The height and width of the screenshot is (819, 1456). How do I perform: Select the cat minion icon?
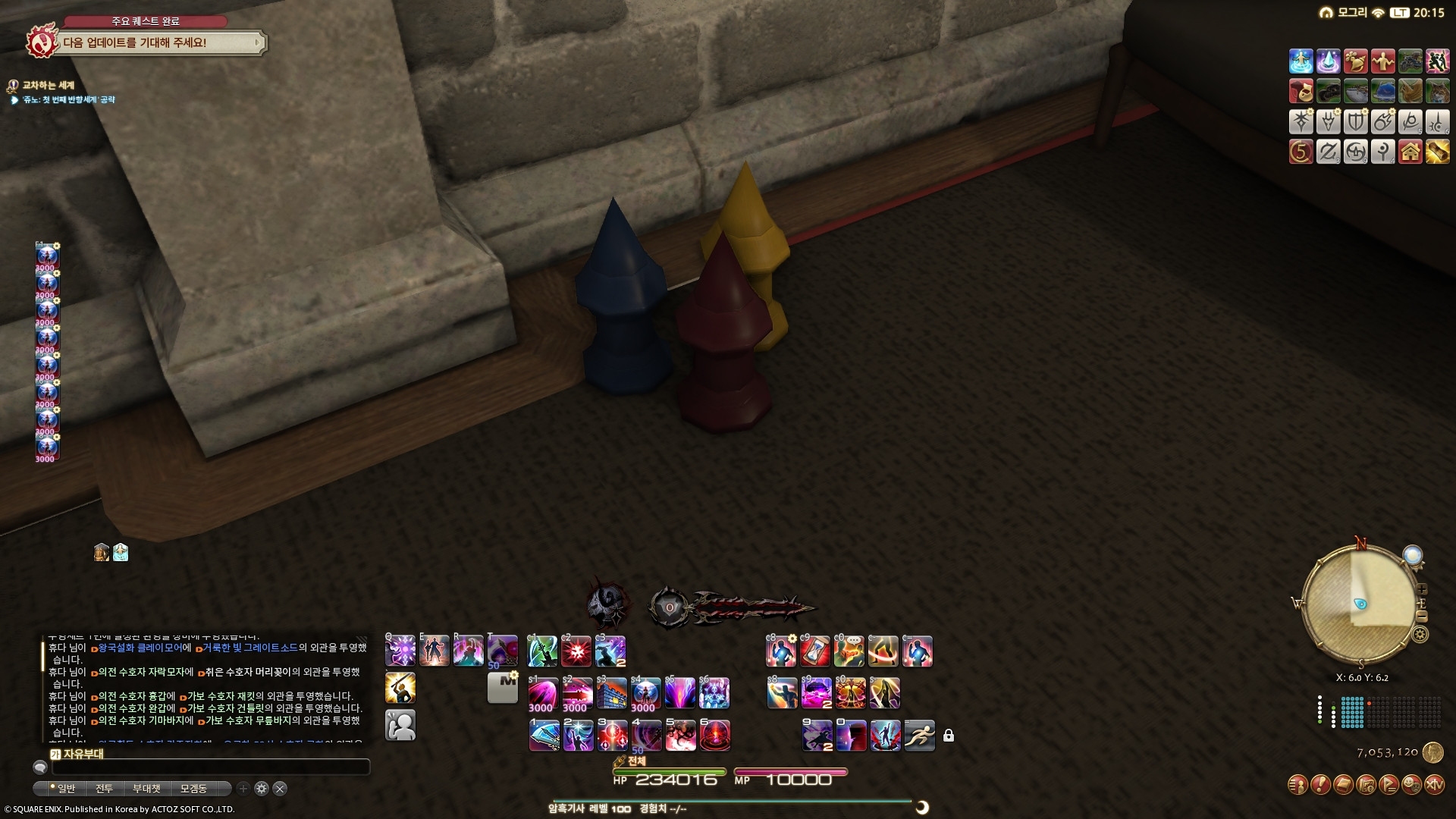pos(1437,91)
